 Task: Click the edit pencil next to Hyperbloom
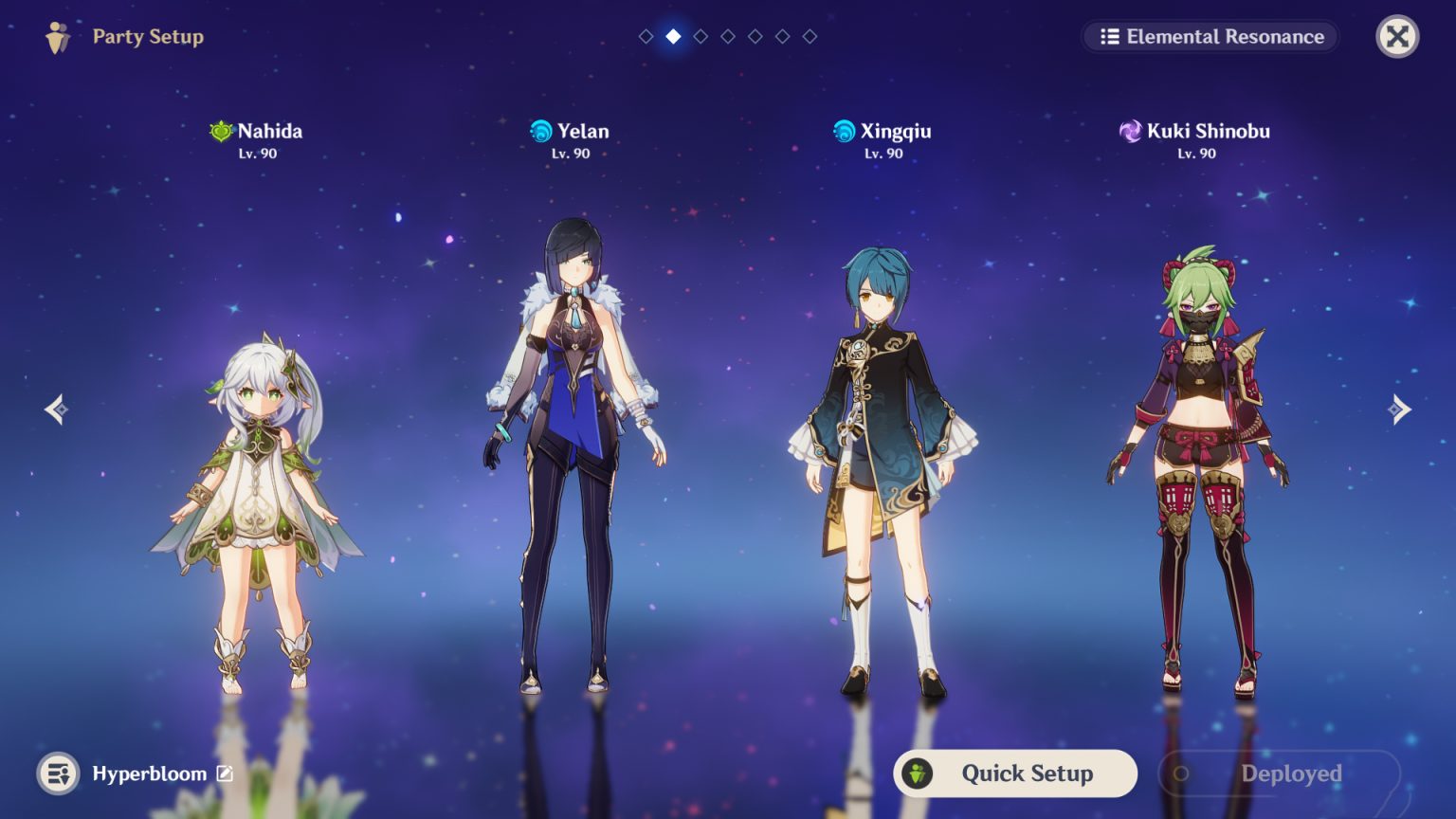[x=224, y=773]
